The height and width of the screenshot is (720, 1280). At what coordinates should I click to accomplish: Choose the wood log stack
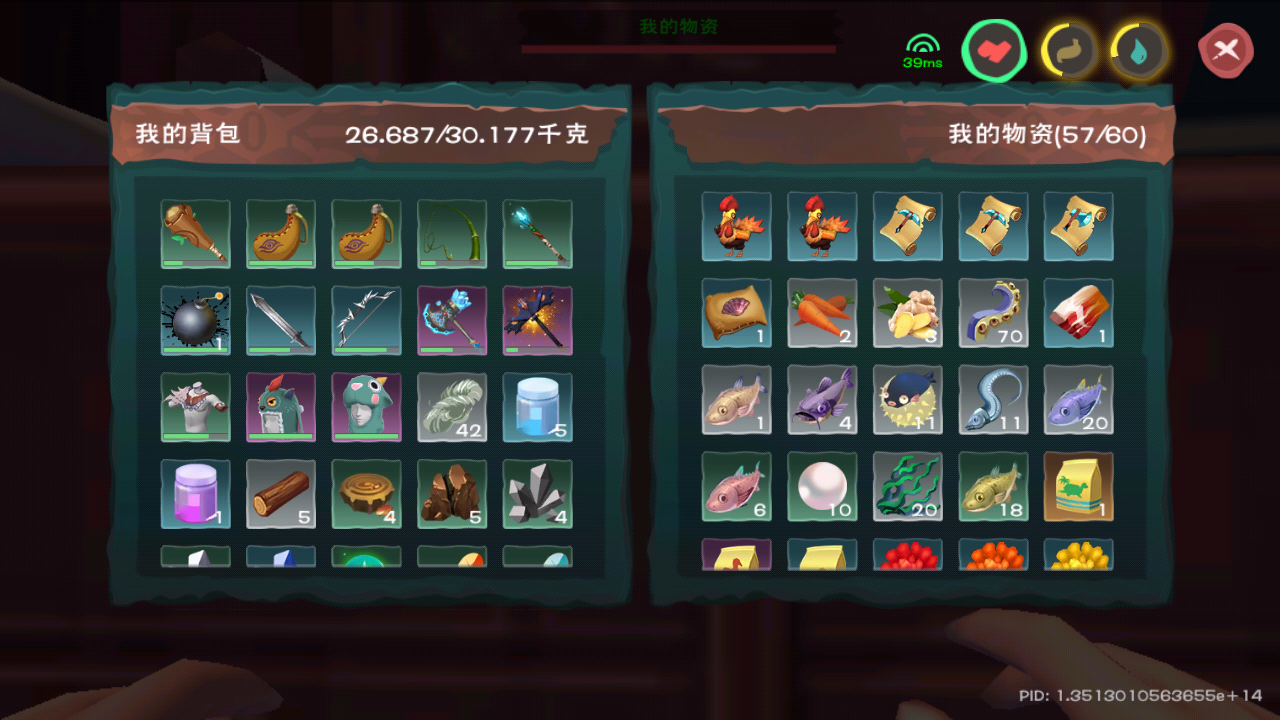(281, 493)
